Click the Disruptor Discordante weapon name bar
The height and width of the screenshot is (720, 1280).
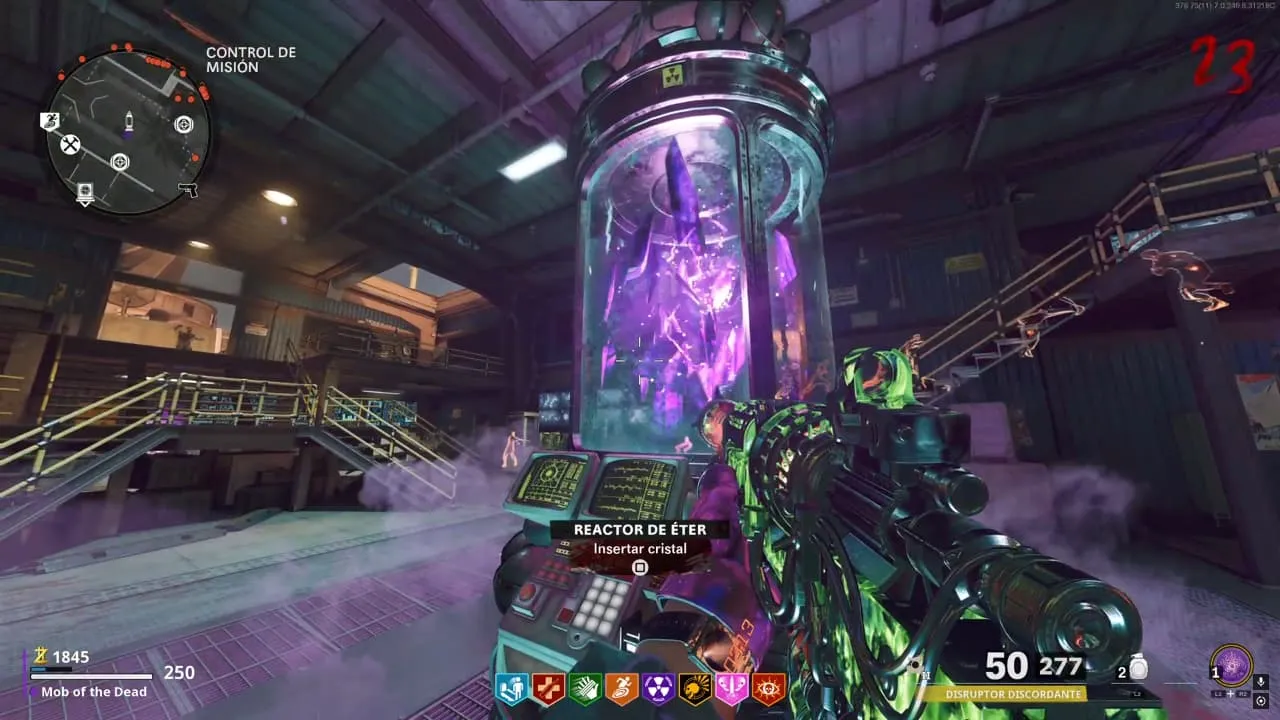[x=1019, y=693]
